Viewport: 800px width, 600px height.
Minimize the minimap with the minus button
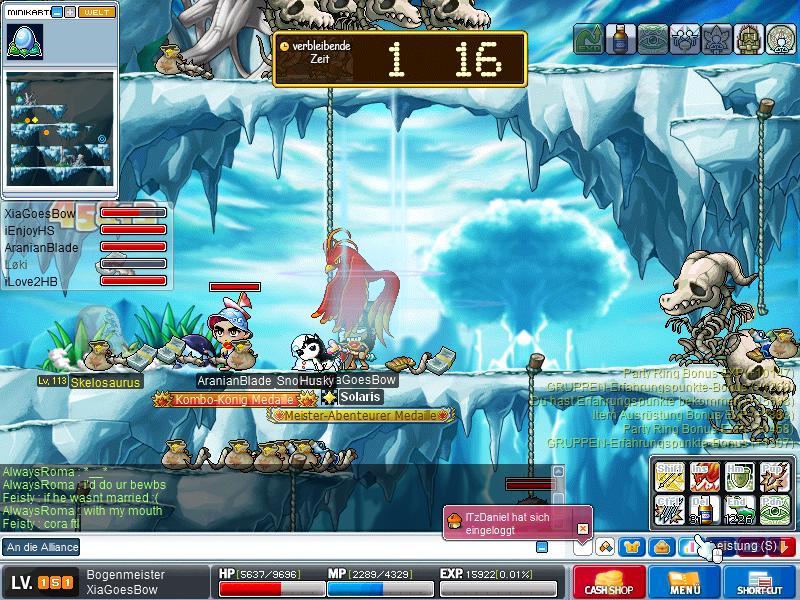tap(57, 12)
